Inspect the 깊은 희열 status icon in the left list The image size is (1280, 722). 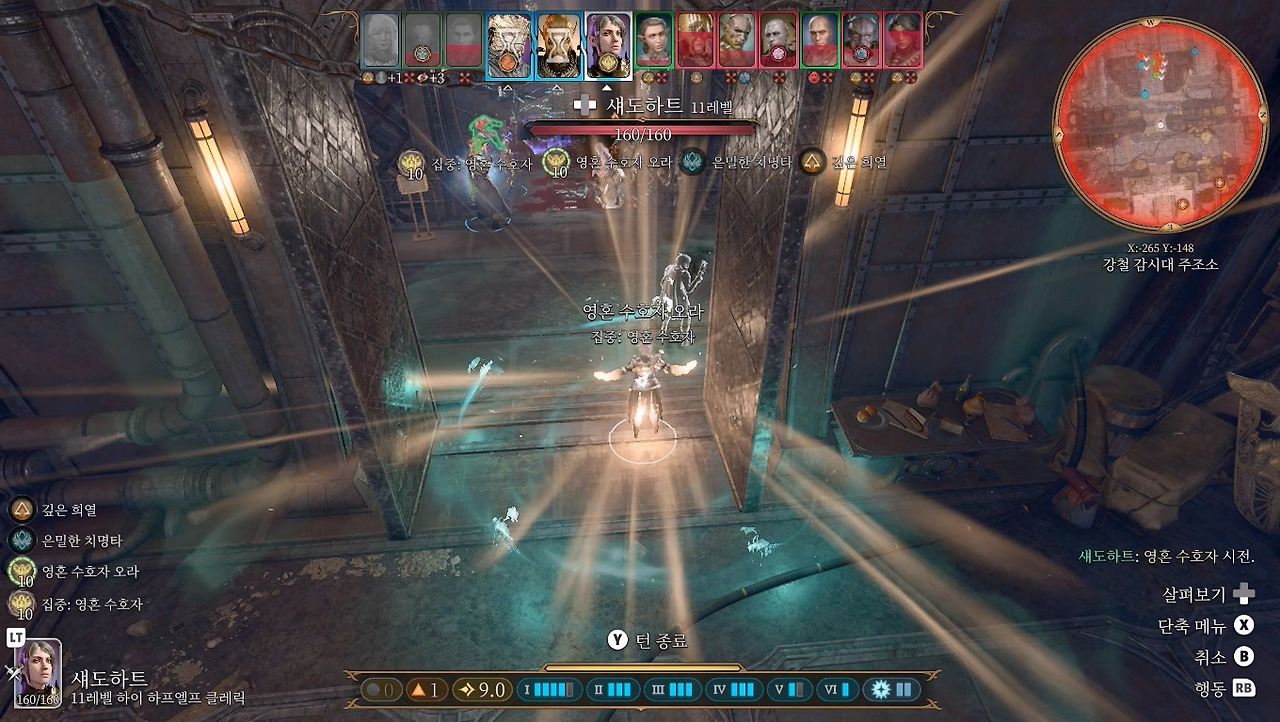pyautogui.click(x=20, y=510)
